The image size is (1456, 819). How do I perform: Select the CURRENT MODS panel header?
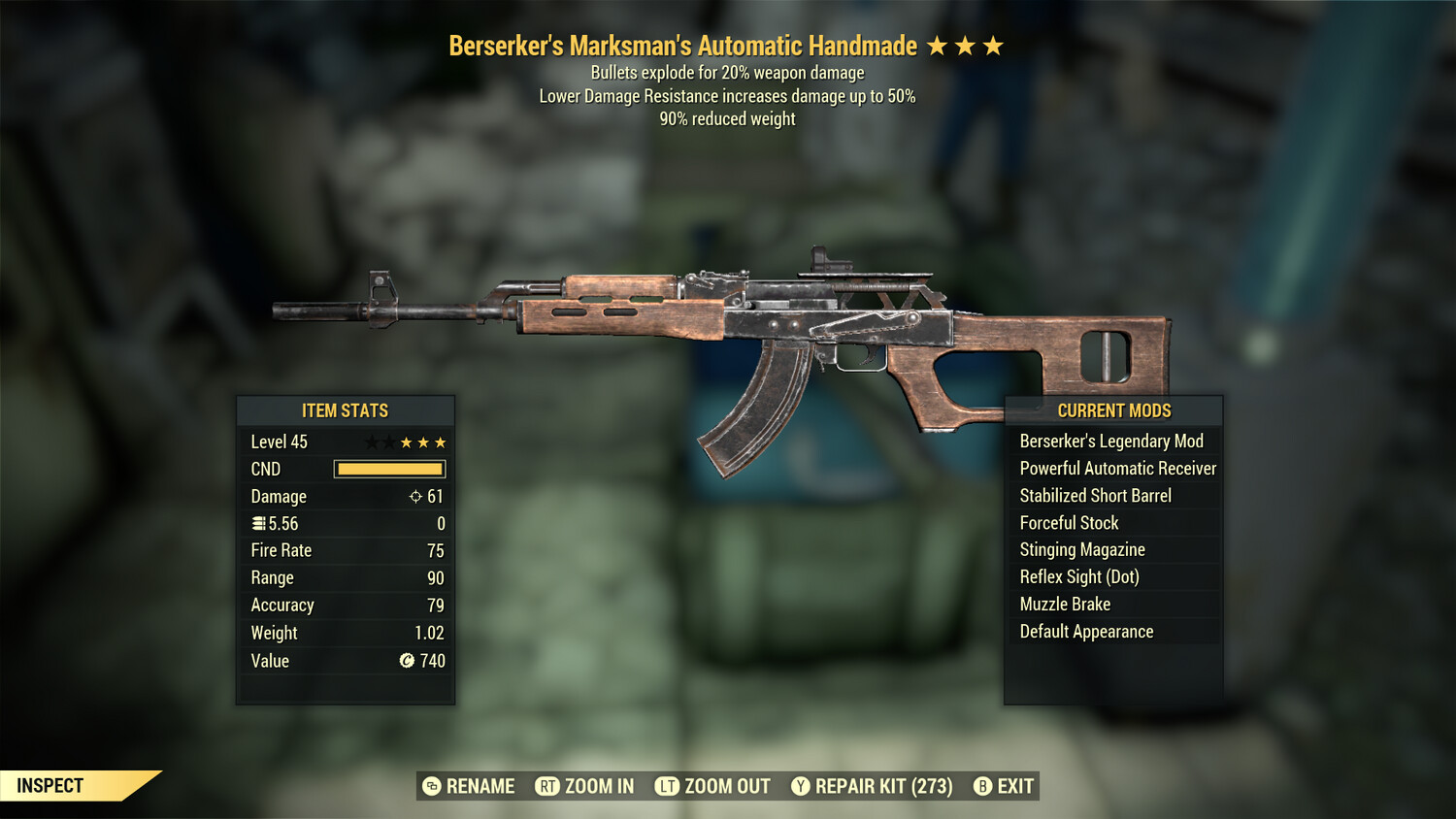click(x=1113, y=410)
